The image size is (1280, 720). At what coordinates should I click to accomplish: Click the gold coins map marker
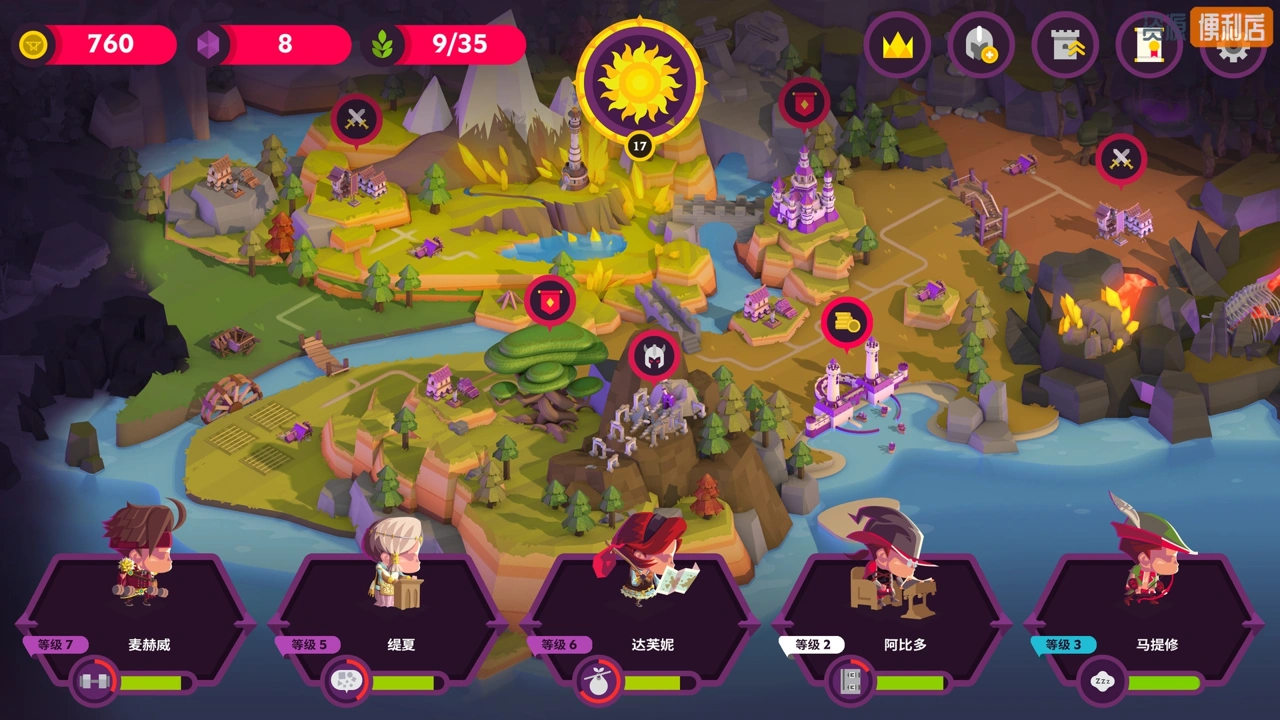847,322
